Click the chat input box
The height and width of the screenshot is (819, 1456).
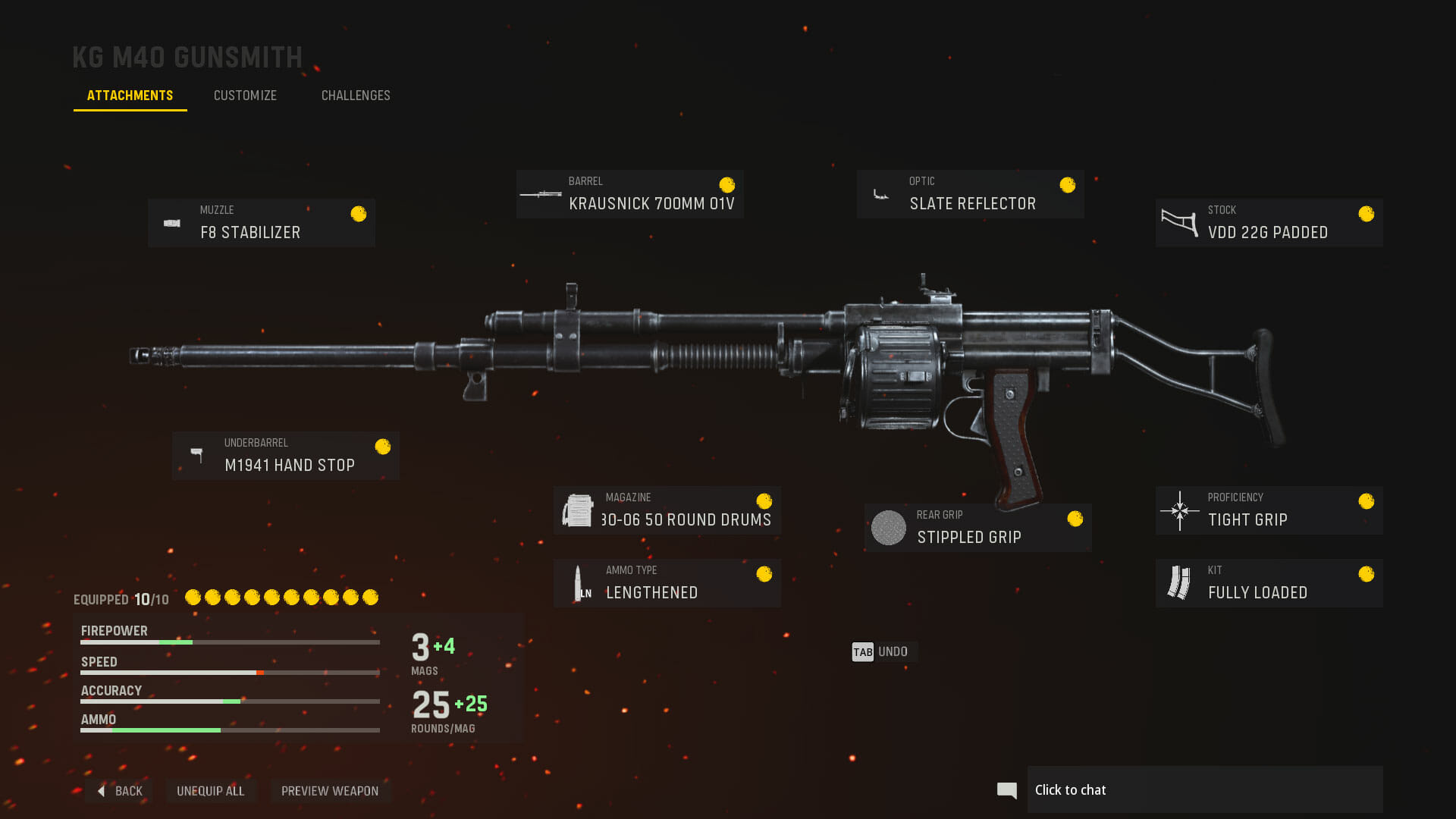coord(1204,790)
